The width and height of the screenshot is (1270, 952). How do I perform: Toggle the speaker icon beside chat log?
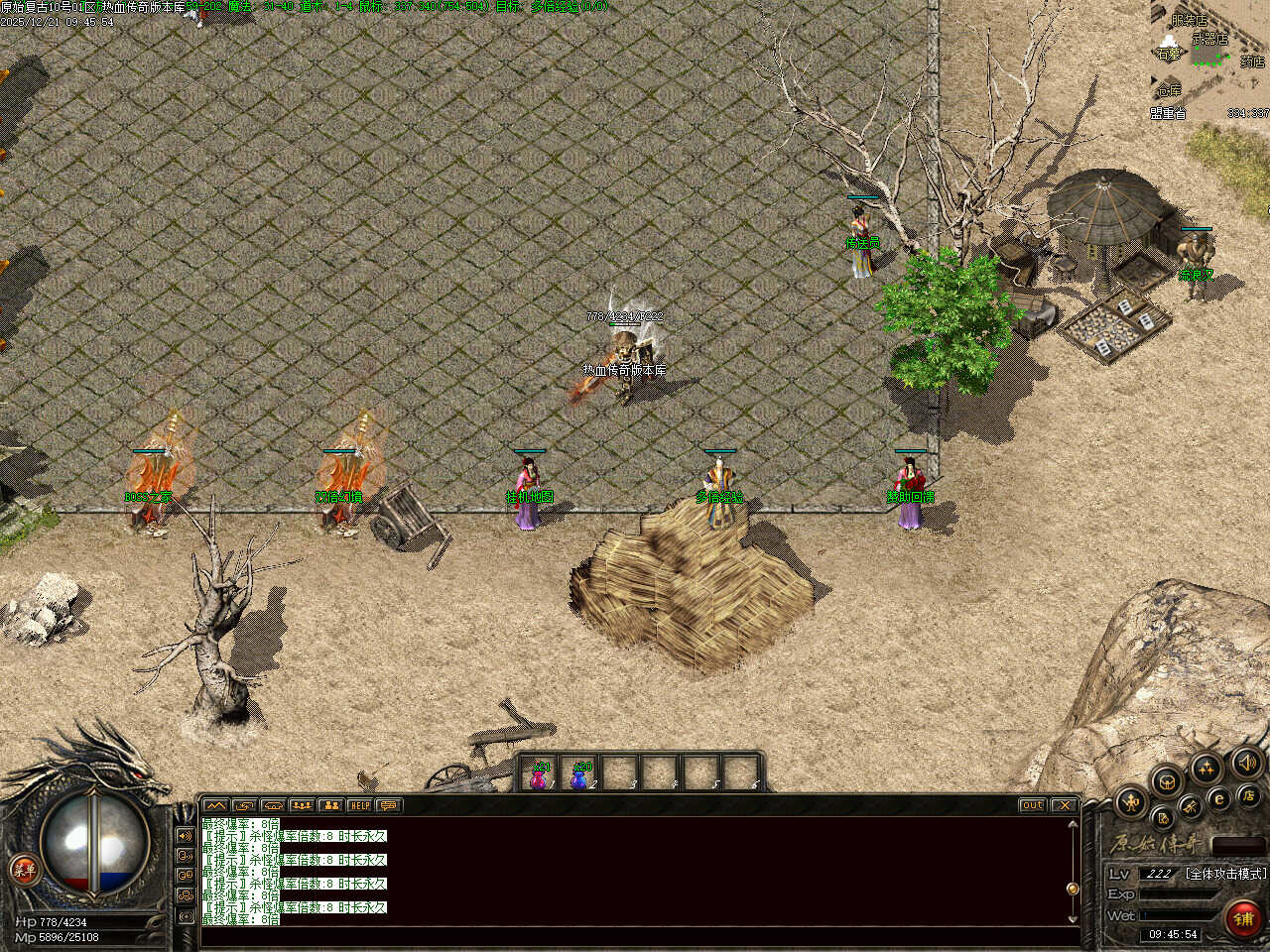(186, 836)
